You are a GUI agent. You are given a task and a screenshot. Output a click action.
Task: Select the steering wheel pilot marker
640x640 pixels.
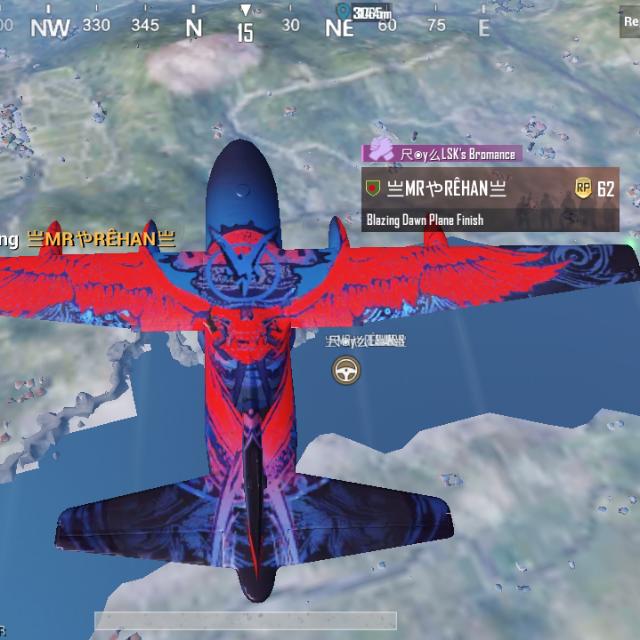coord(346,370)
